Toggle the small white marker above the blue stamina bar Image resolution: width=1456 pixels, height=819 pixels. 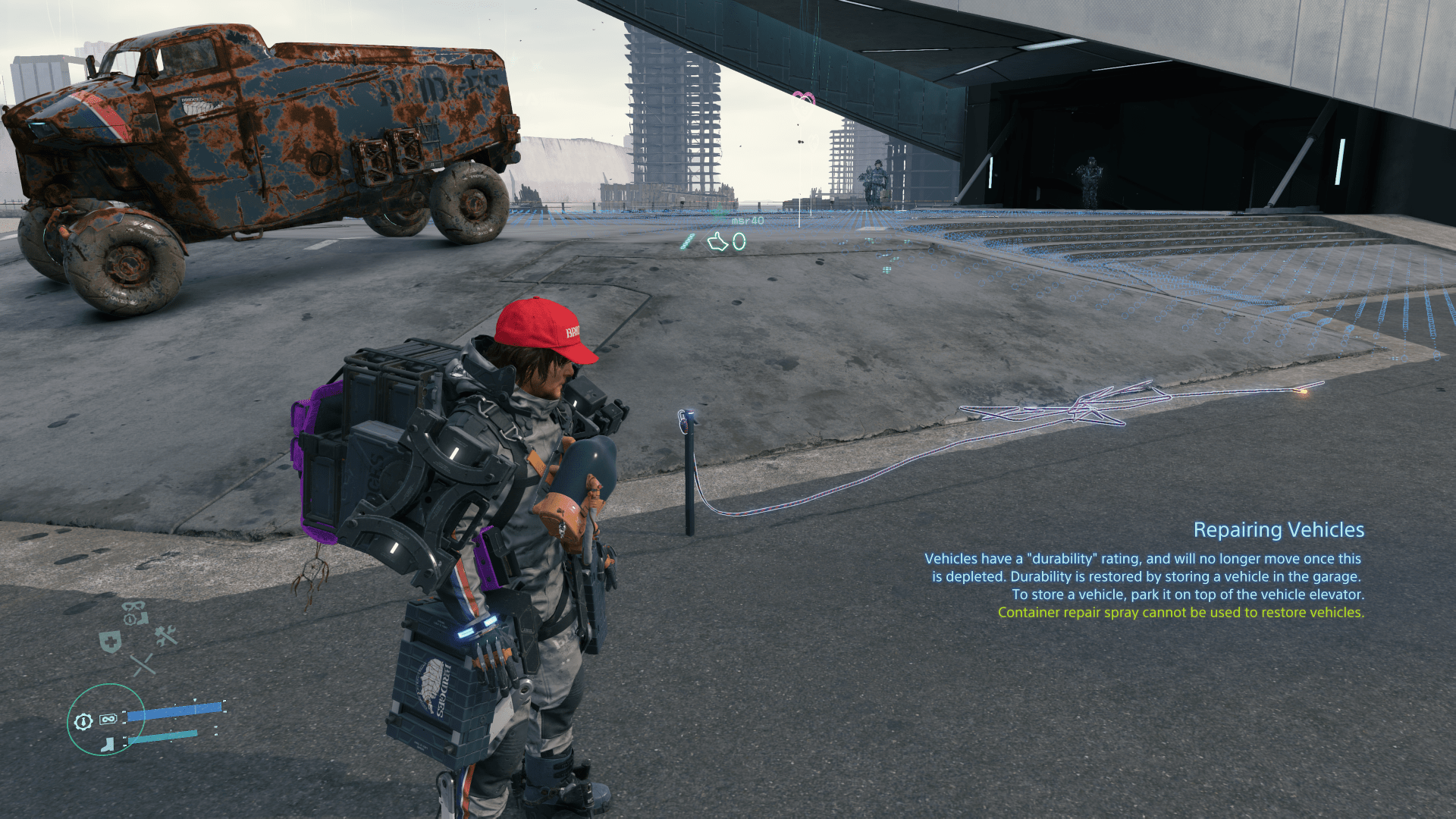[x=195, y=699]
